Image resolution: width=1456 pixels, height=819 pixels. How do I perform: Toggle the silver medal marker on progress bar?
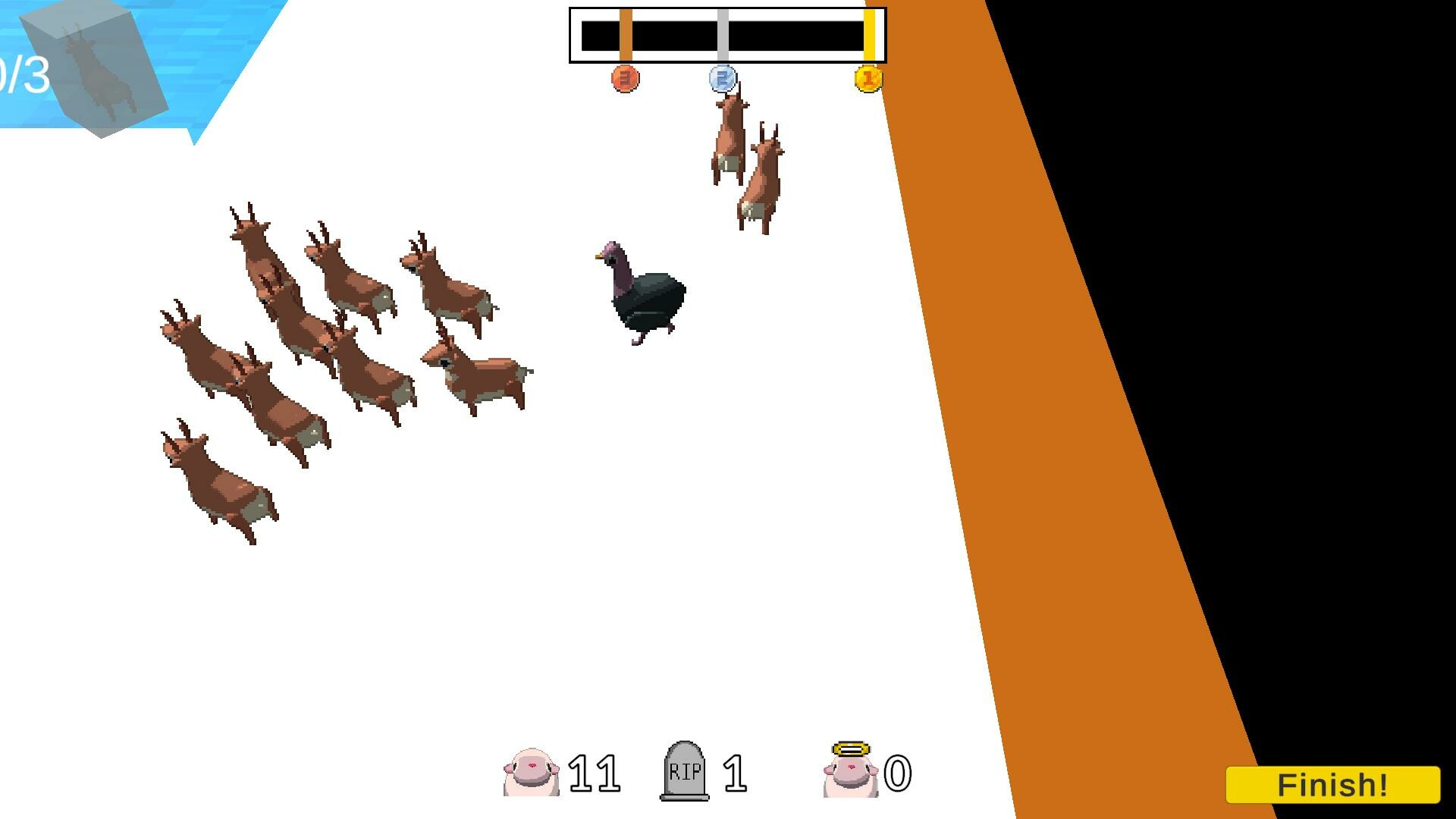point(723,33)
